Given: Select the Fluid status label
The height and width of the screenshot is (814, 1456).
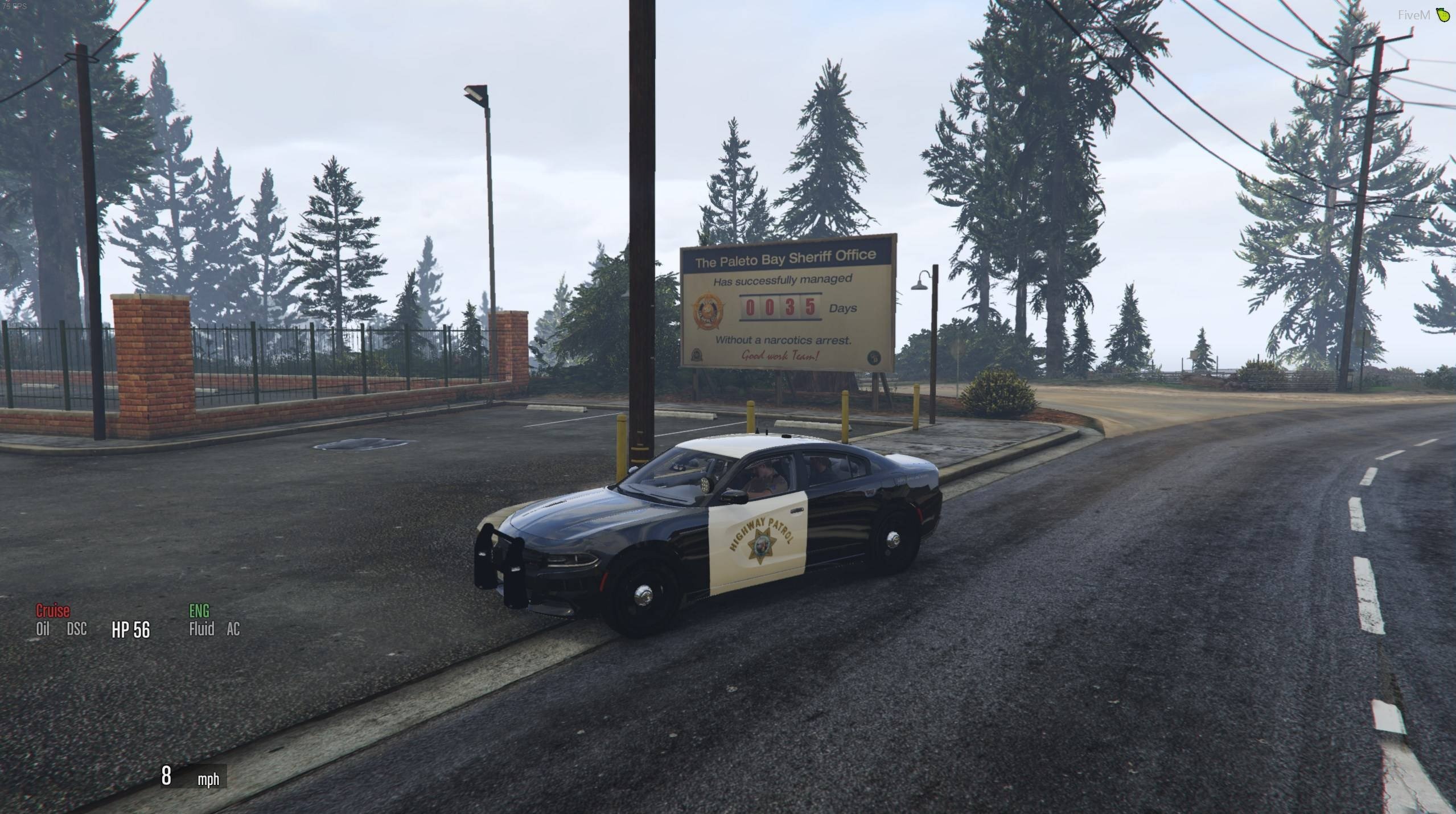Looking at the screenshot, I should tap(201, 629).
